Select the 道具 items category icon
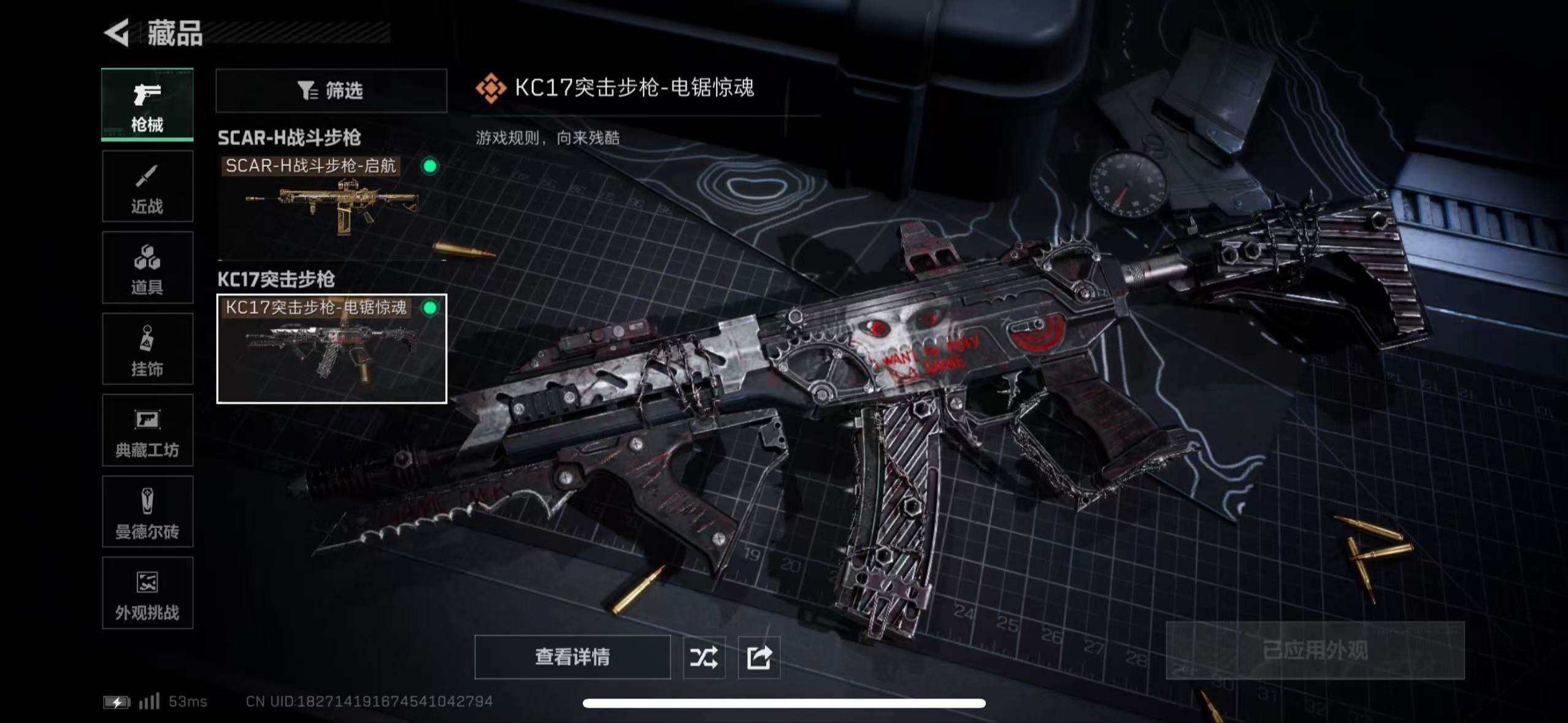The image size is (1568, 723). (147, 267)
